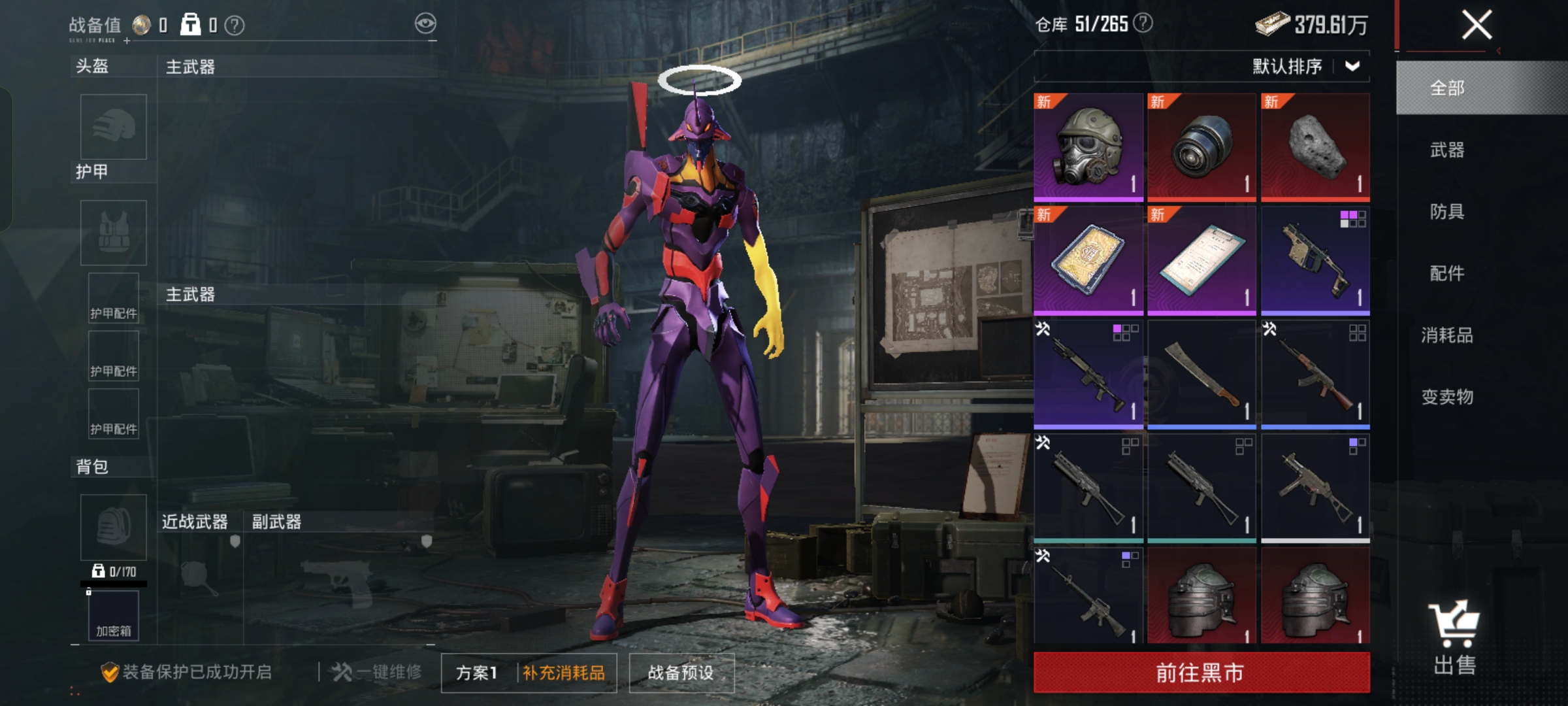Open the 战备预设 loadout presets
Viewport: 1568px width, 706px height.
(681, 673)
